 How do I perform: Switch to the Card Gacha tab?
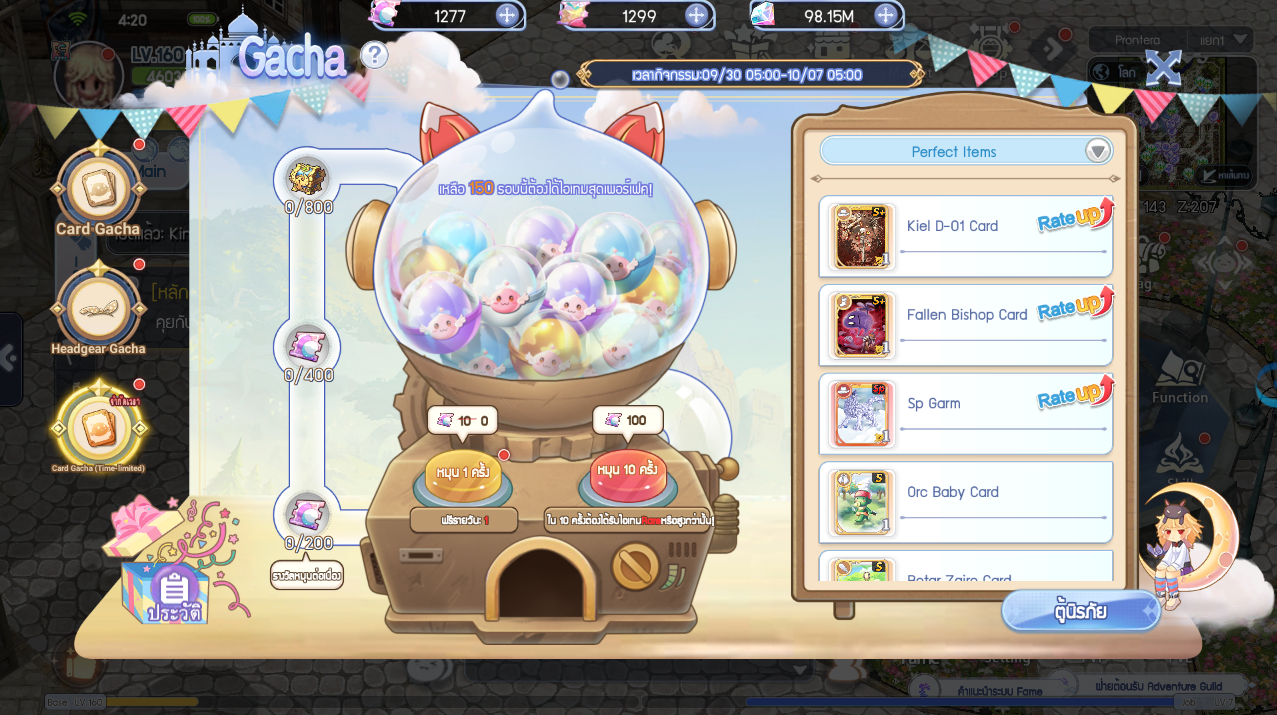pyautogui.click(x=98, y=190)
